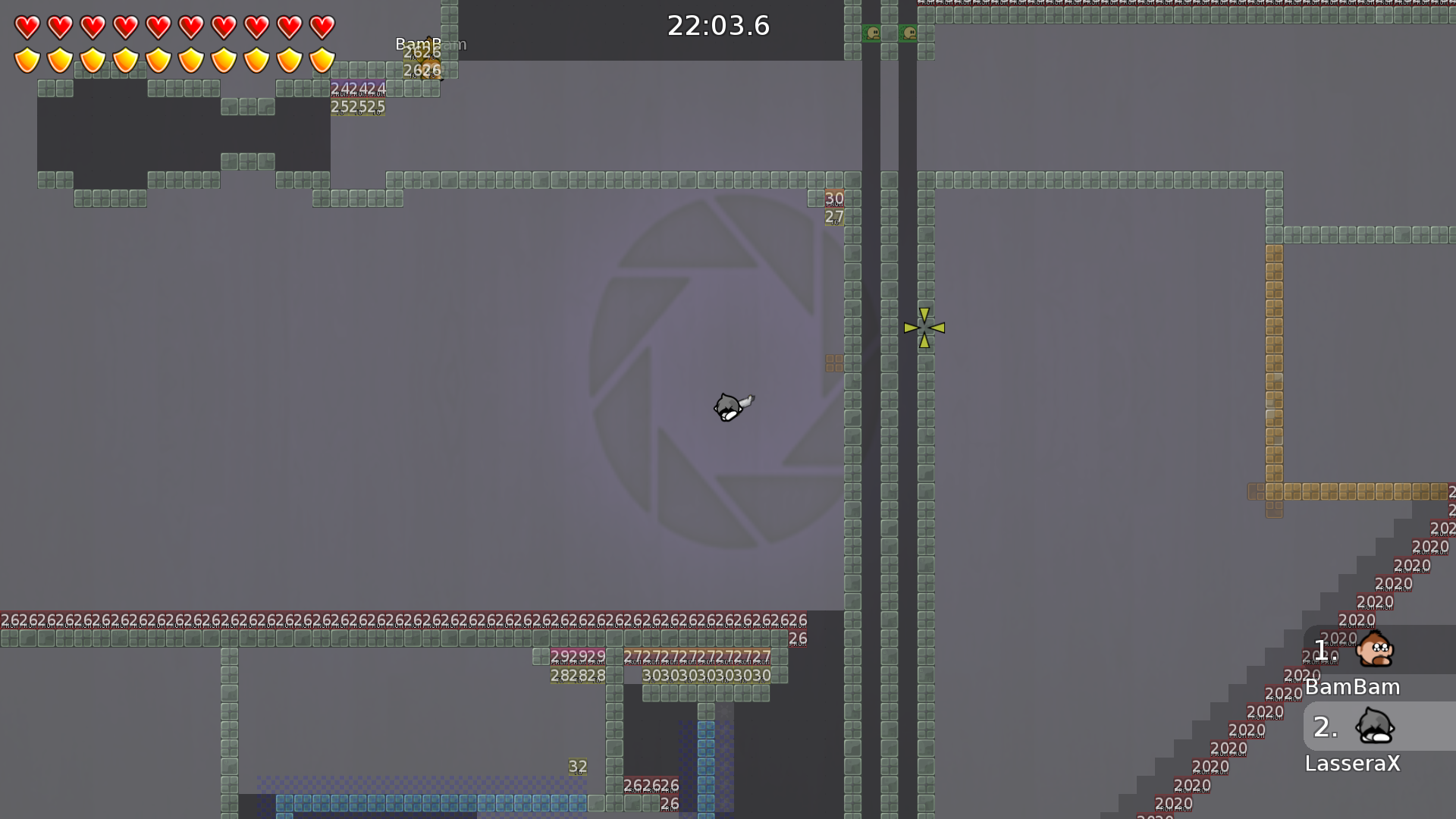Screen dimensions: 1456x819
Task: Click the teleporter tile numbered 27
Action: pos(834,218)
